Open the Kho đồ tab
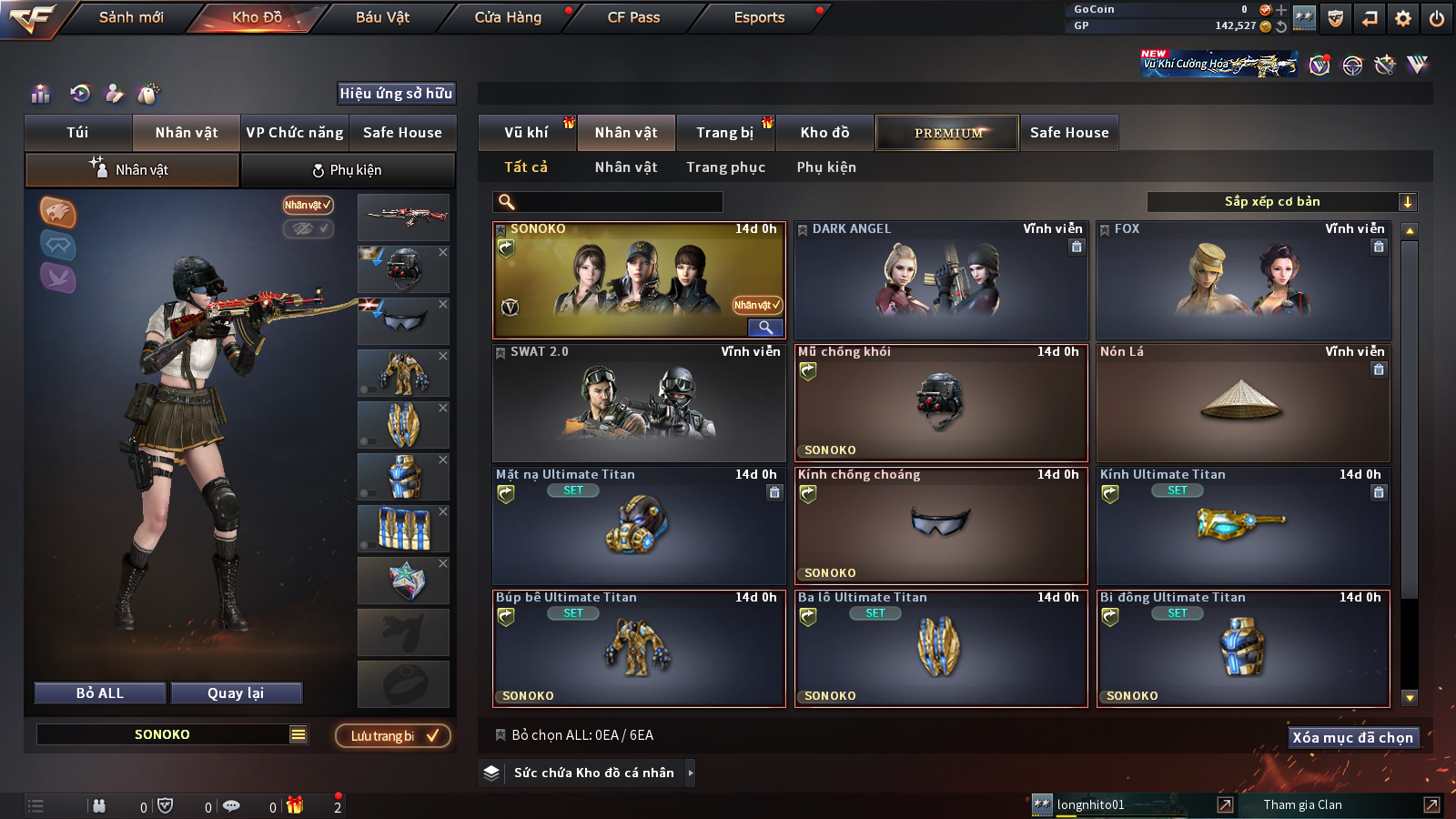This screenshot has height=819, width=1456. click(824, 133)
